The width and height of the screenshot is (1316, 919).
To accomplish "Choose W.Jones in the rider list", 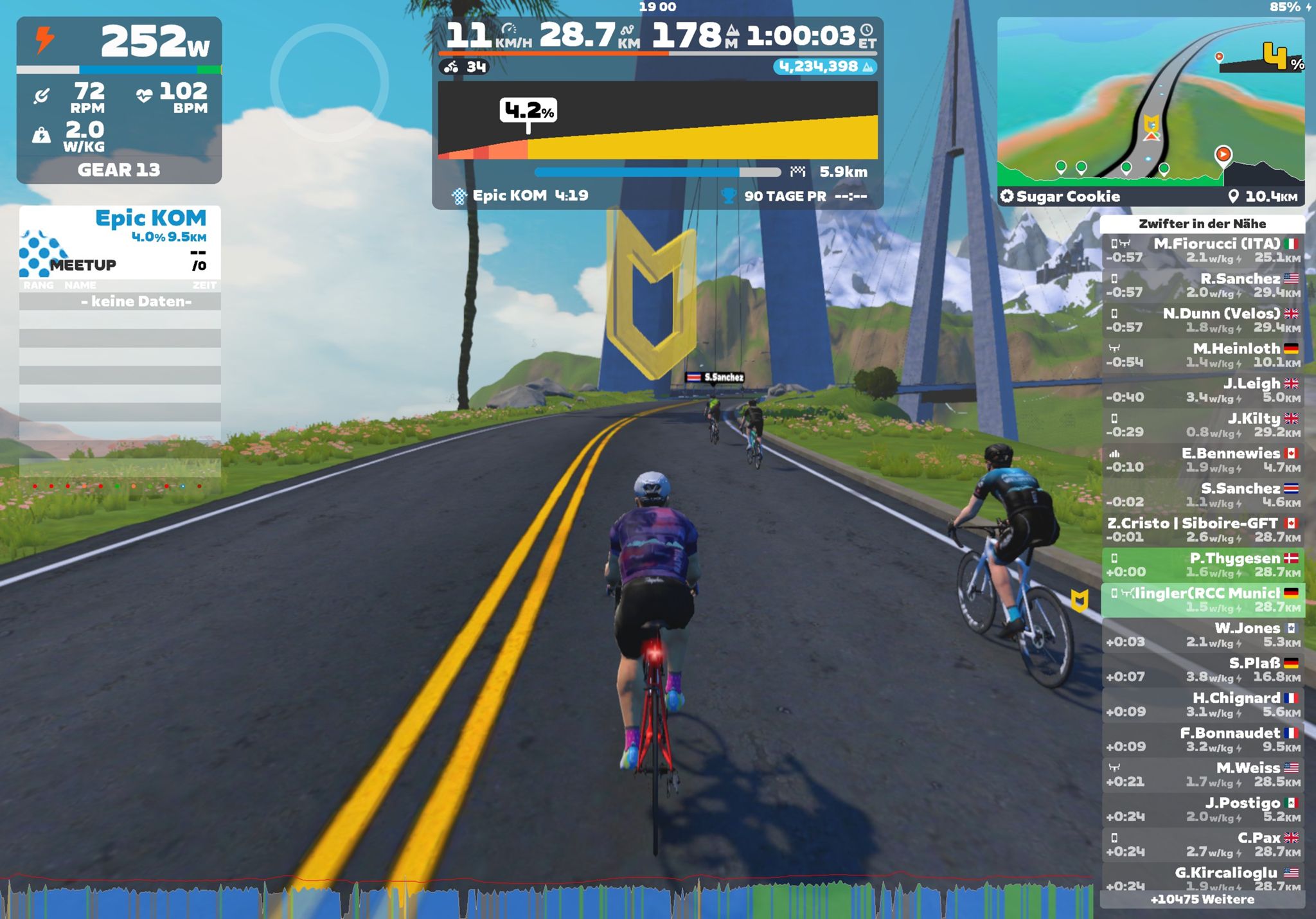I will pyautogui.click(x=1202, y=634).
